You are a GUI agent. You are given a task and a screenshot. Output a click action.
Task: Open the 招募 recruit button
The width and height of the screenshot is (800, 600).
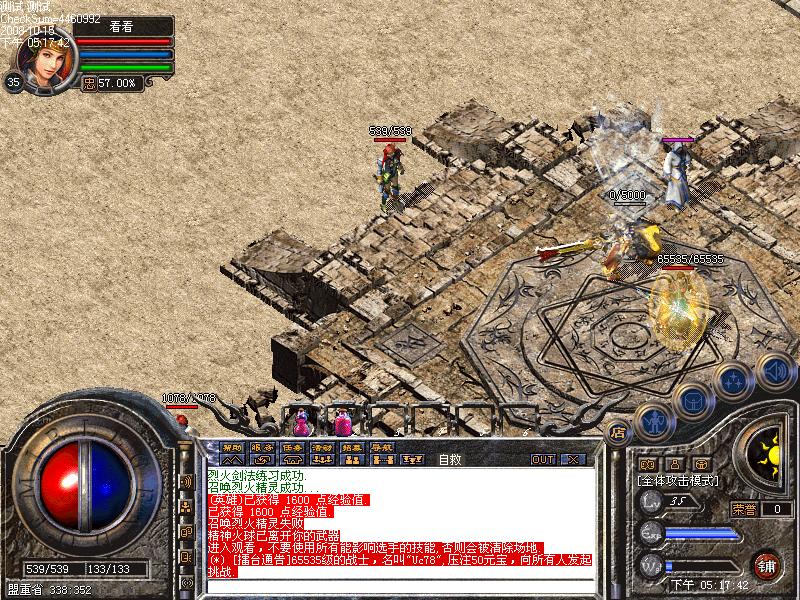352,447
